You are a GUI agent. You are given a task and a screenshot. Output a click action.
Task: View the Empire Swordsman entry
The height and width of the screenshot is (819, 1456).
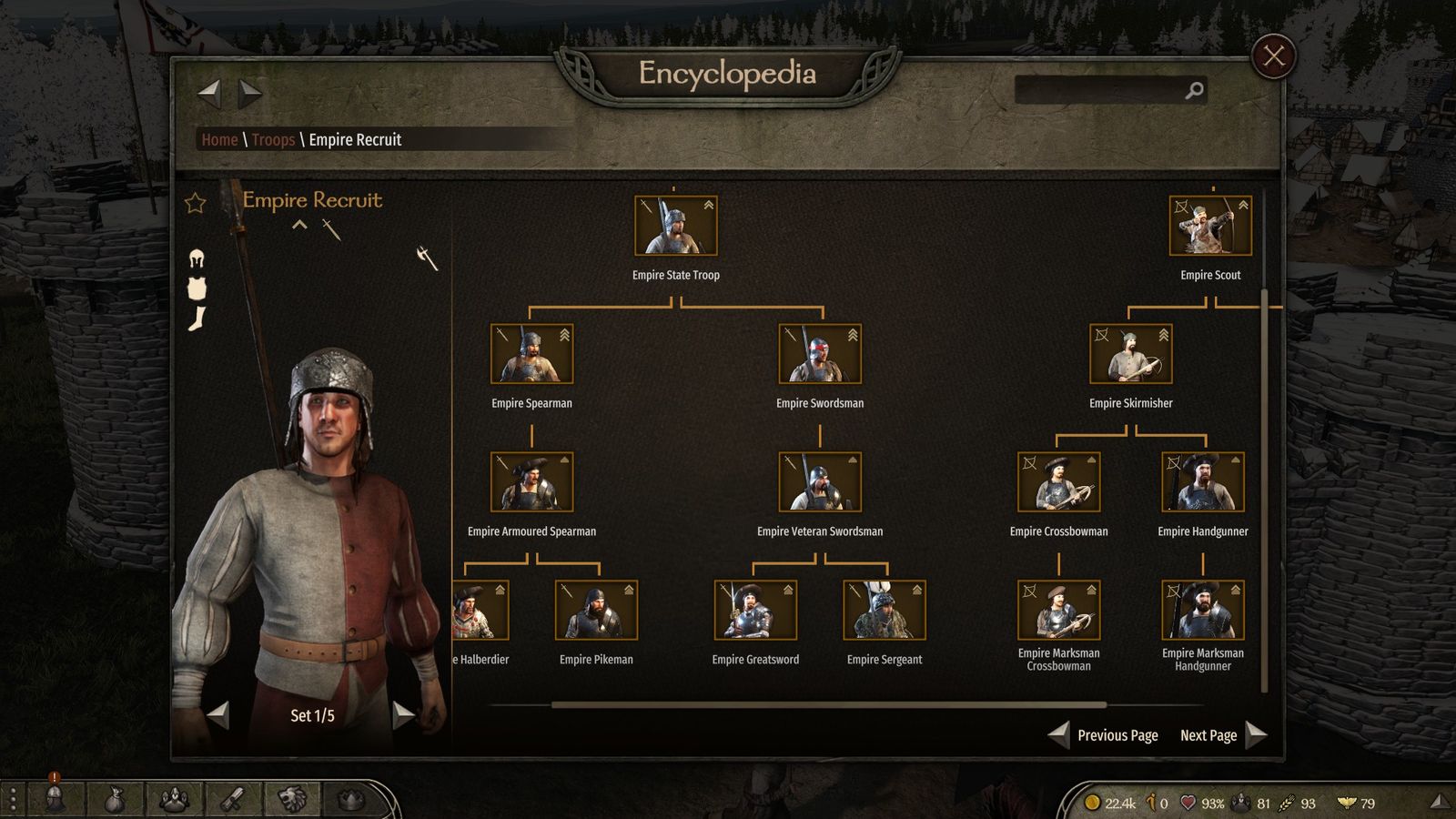819,354
